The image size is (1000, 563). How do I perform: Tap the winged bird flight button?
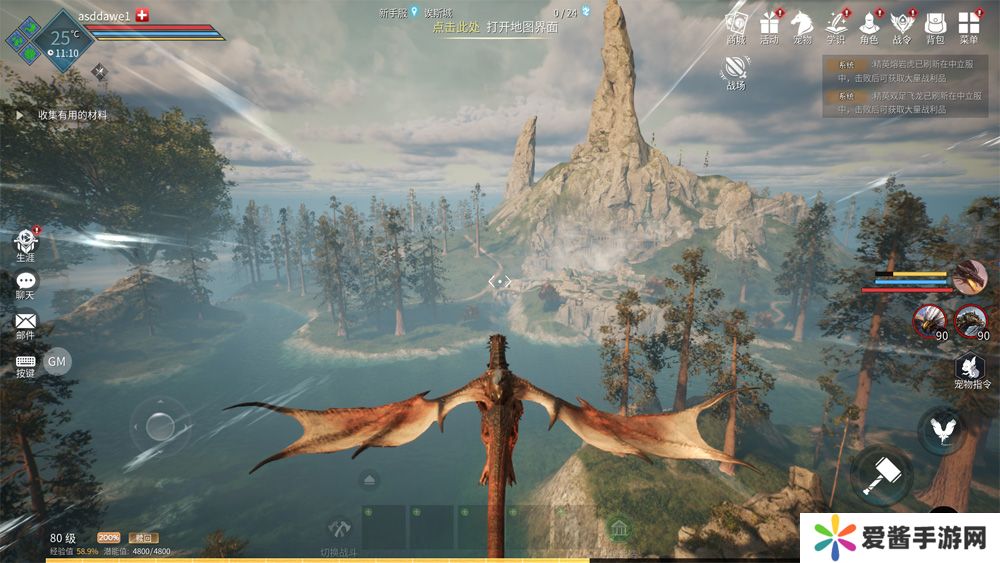(941, 431)
